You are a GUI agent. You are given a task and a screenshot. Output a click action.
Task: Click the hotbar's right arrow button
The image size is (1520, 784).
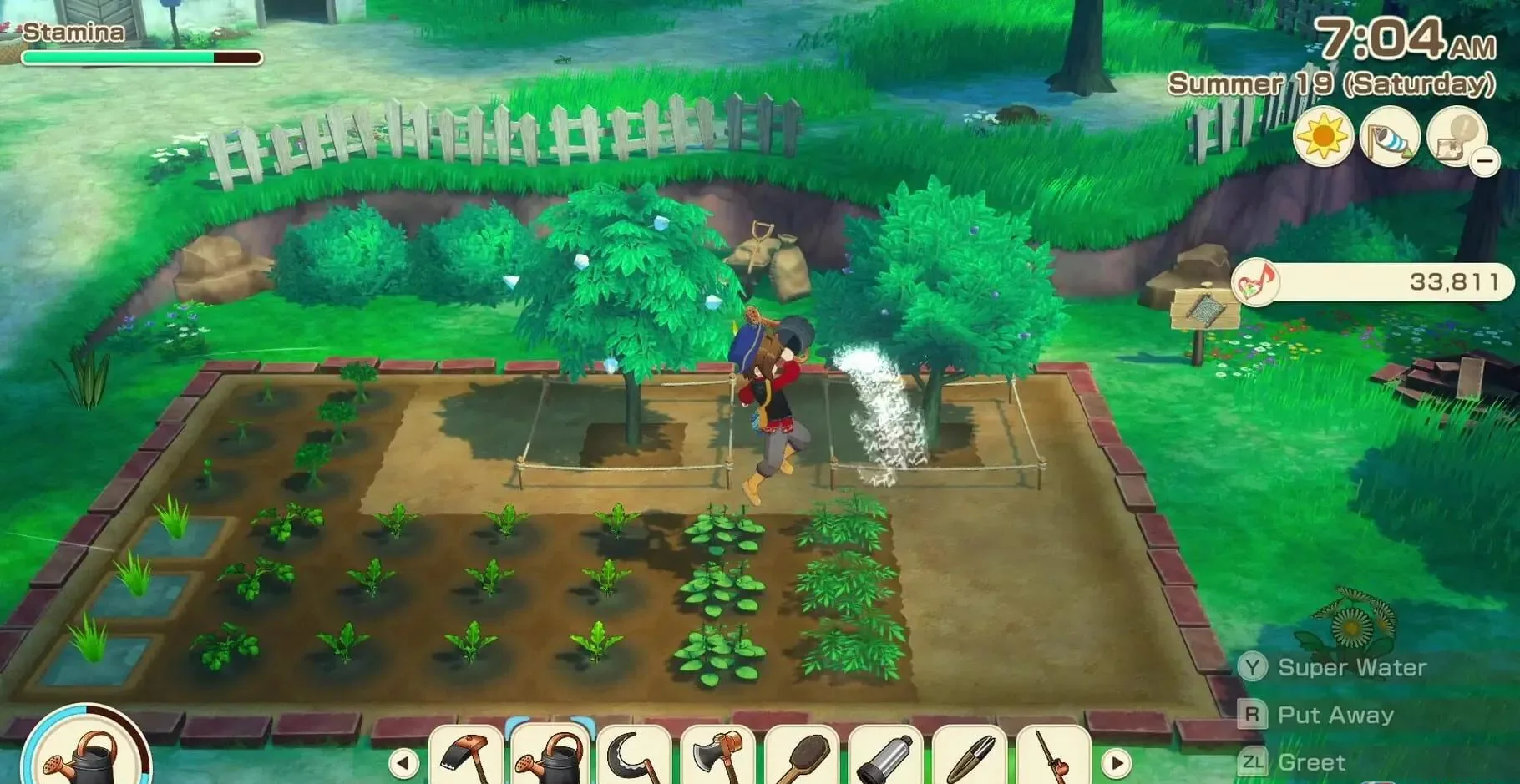[1117, 762]
